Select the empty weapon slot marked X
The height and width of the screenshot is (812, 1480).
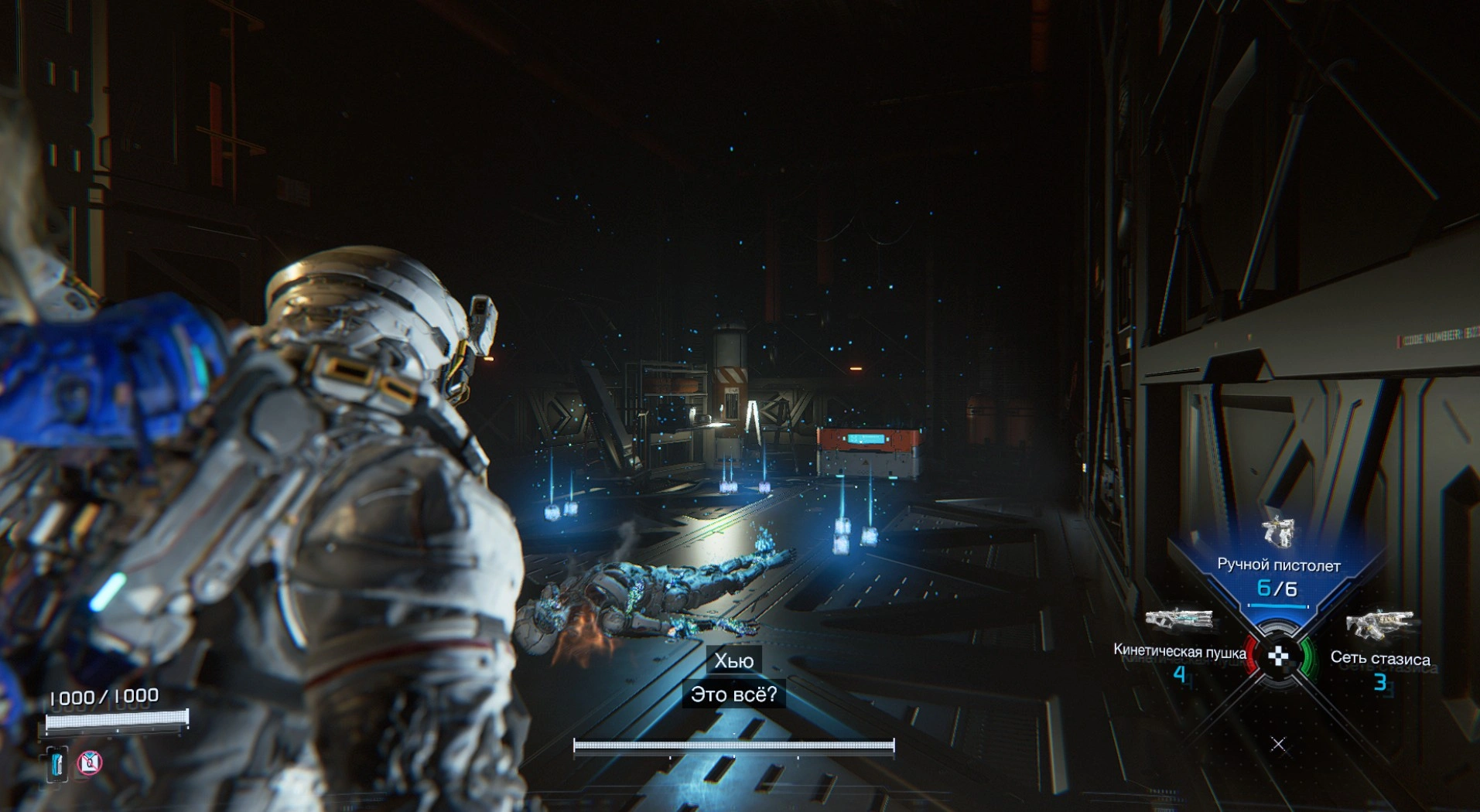(x=1278, y=744)
